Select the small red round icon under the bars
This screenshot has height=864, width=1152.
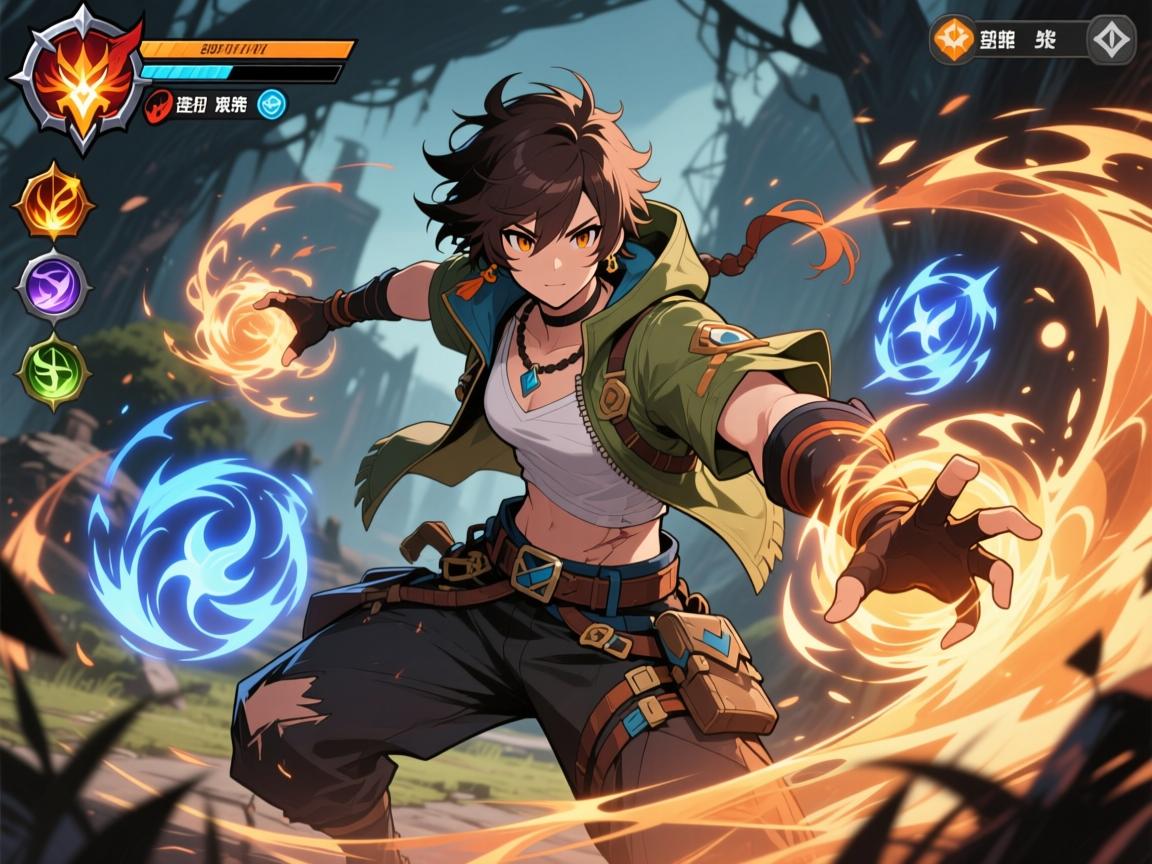point(159,104)
